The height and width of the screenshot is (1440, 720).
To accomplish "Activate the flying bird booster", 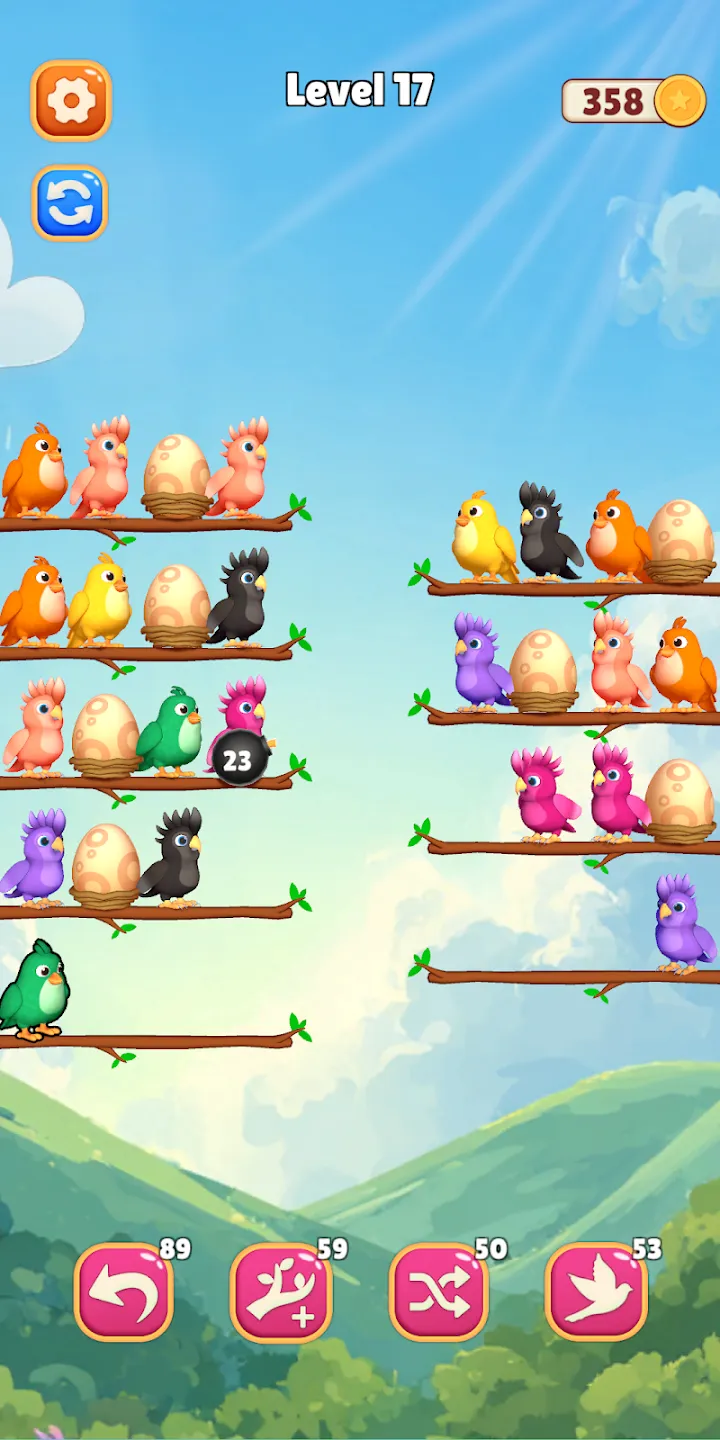I will click(596, 1291).
